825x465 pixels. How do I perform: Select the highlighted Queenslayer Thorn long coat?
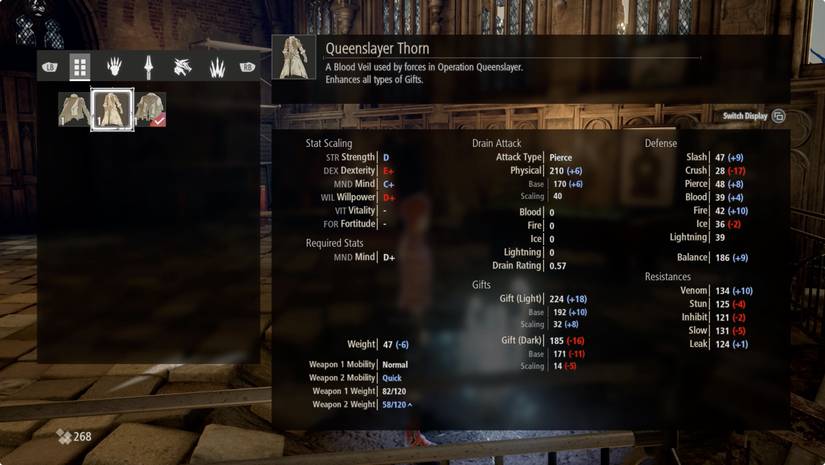112,109
